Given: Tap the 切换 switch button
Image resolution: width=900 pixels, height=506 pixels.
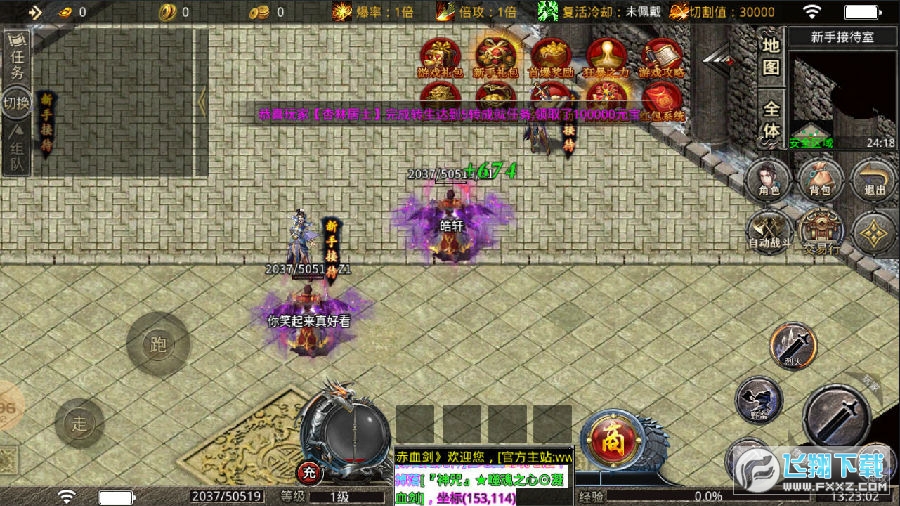Looking at the screenshot, I should (16, 103).
